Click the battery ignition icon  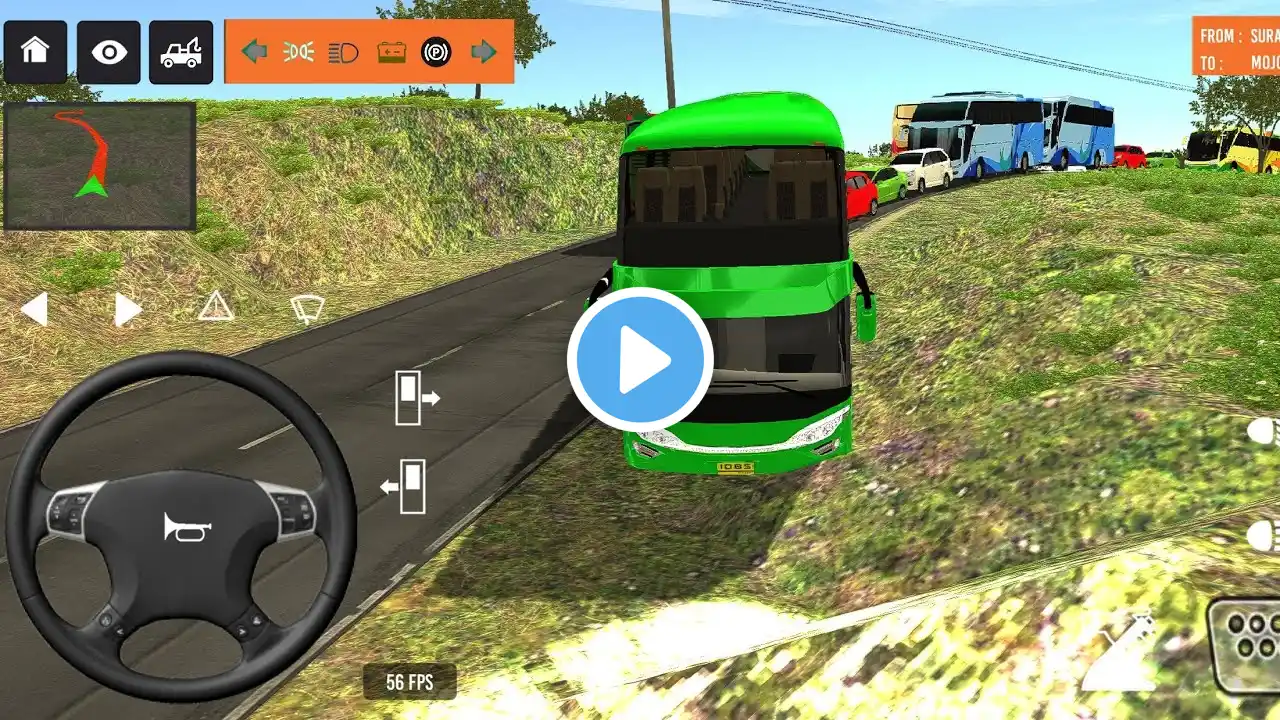[391, 52]
